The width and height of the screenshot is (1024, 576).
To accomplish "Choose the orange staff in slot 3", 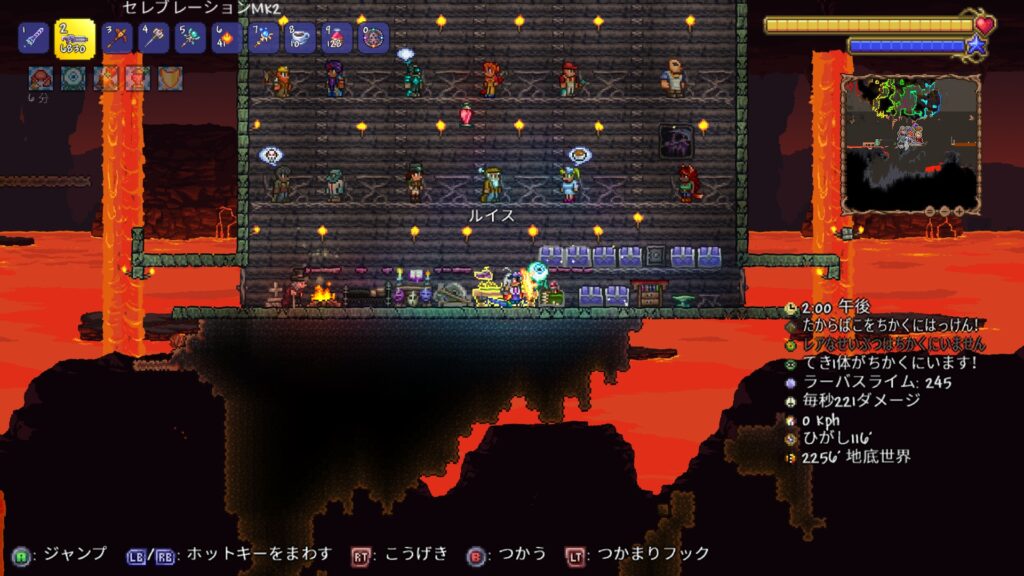I will click(x=118, y=39).
